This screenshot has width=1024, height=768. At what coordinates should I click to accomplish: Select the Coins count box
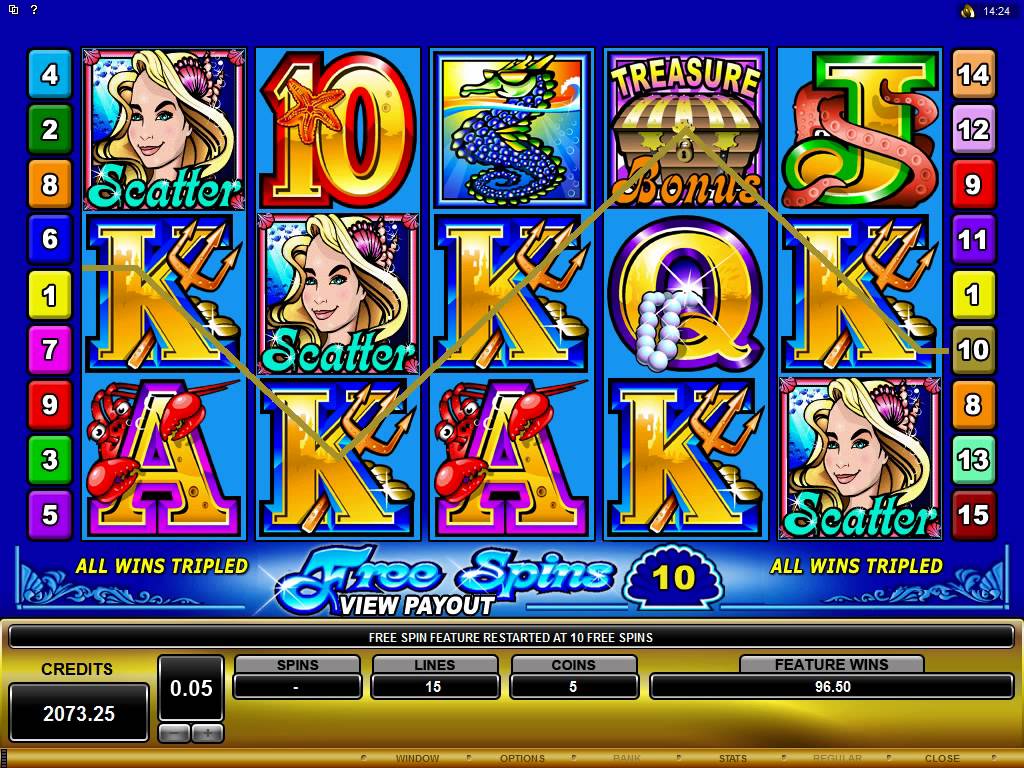coord(574,686)
